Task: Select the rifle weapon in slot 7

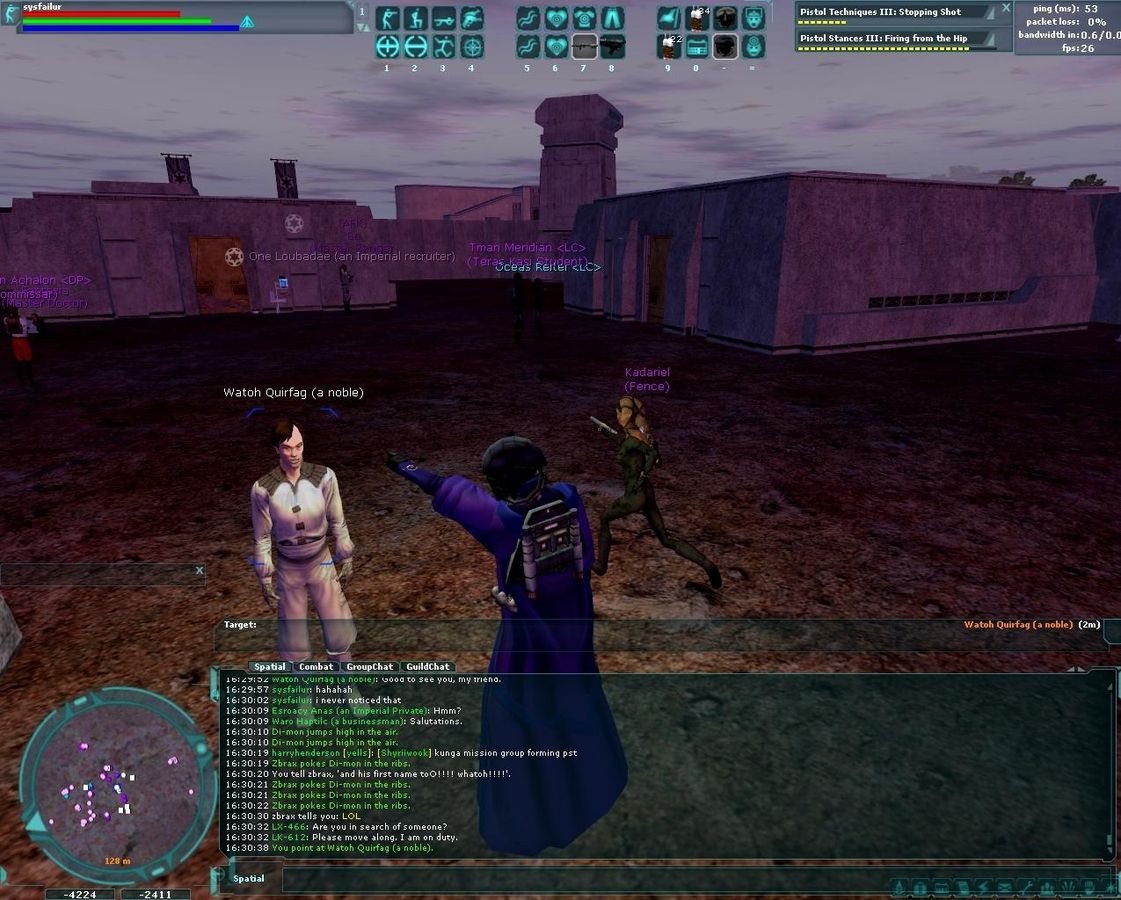Action: [x=584, y=46]
